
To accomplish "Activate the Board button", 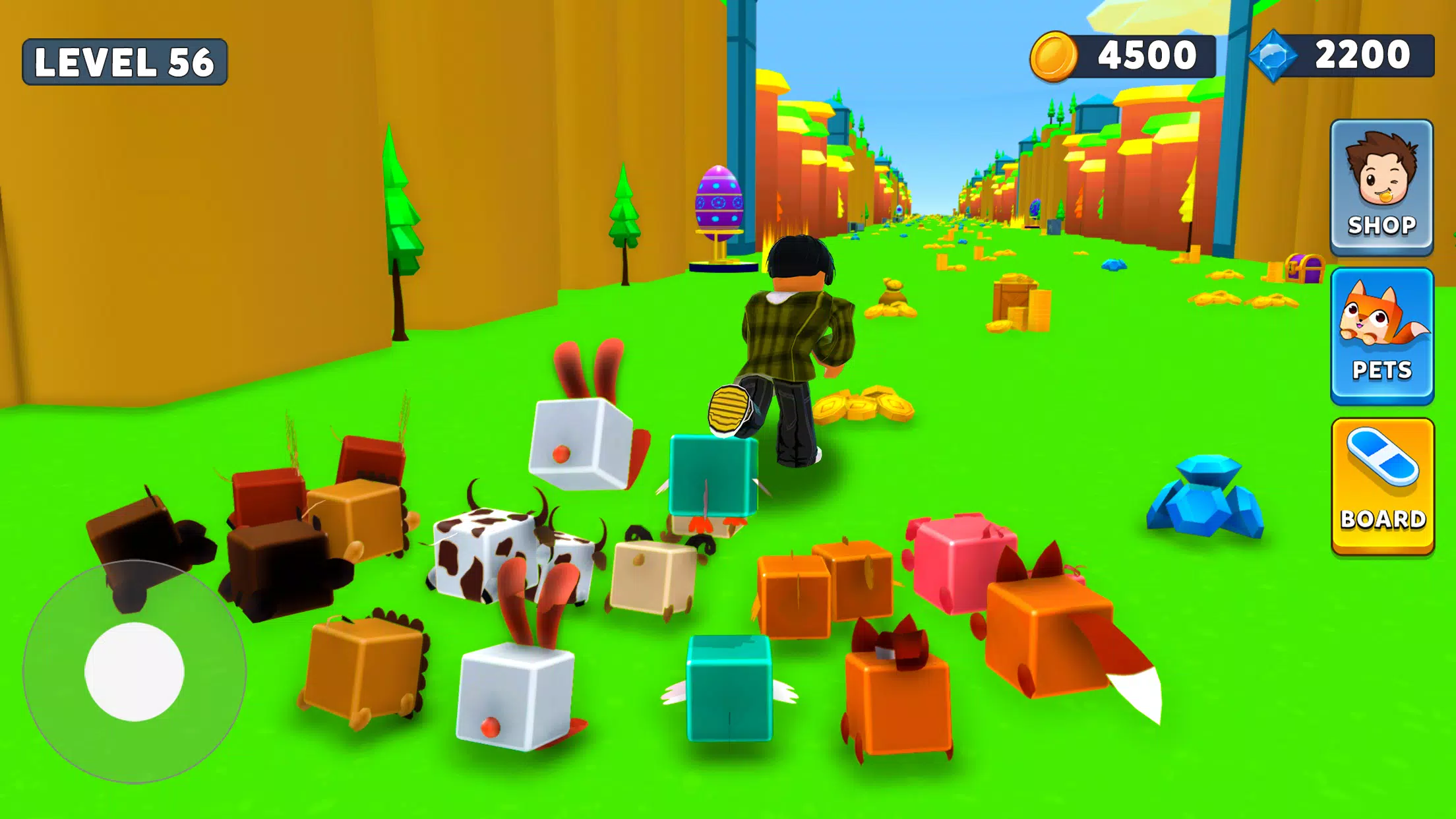I will [x=1383, y=486].
